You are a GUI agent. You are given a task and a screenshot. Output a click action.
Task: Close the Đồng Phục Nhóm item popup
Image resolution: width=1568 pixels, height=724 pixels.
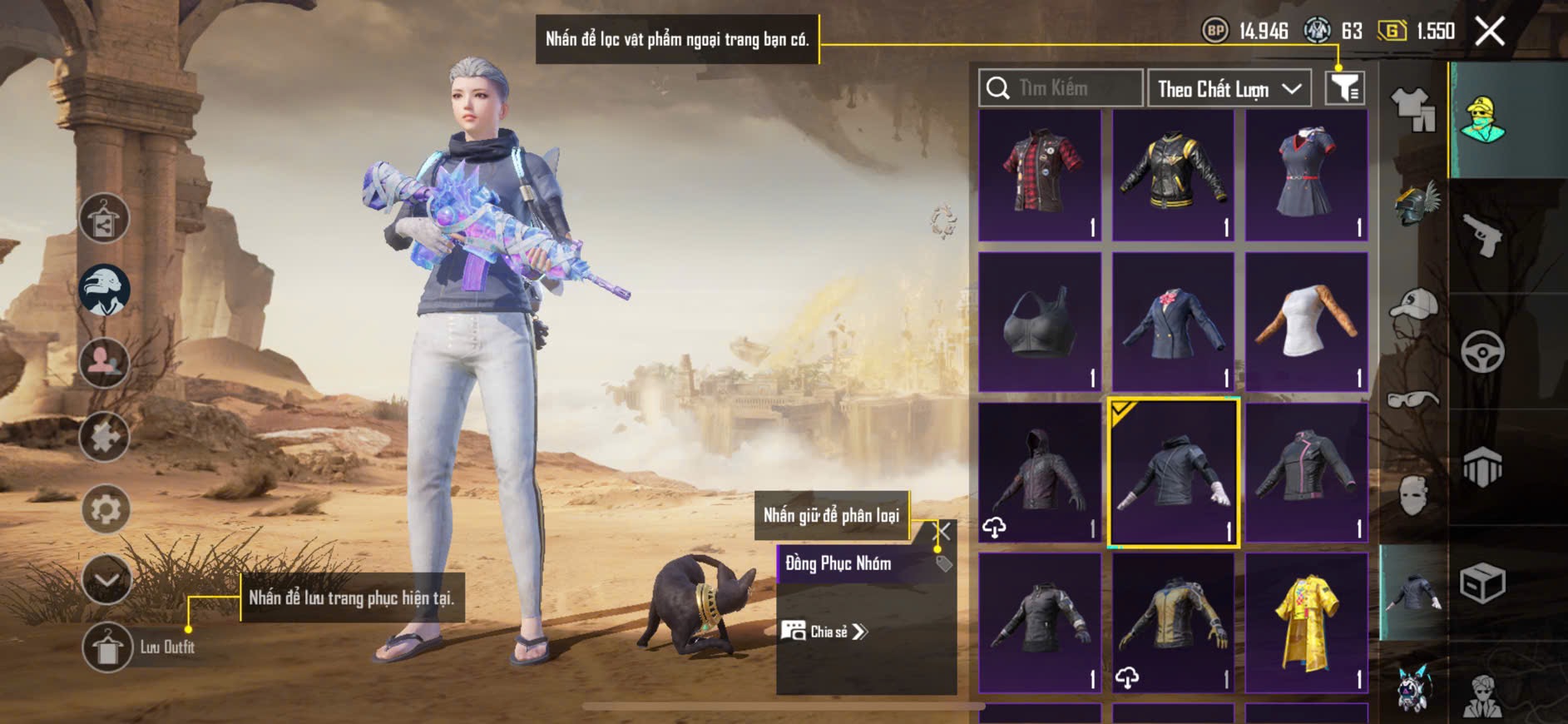click(942, 532)
